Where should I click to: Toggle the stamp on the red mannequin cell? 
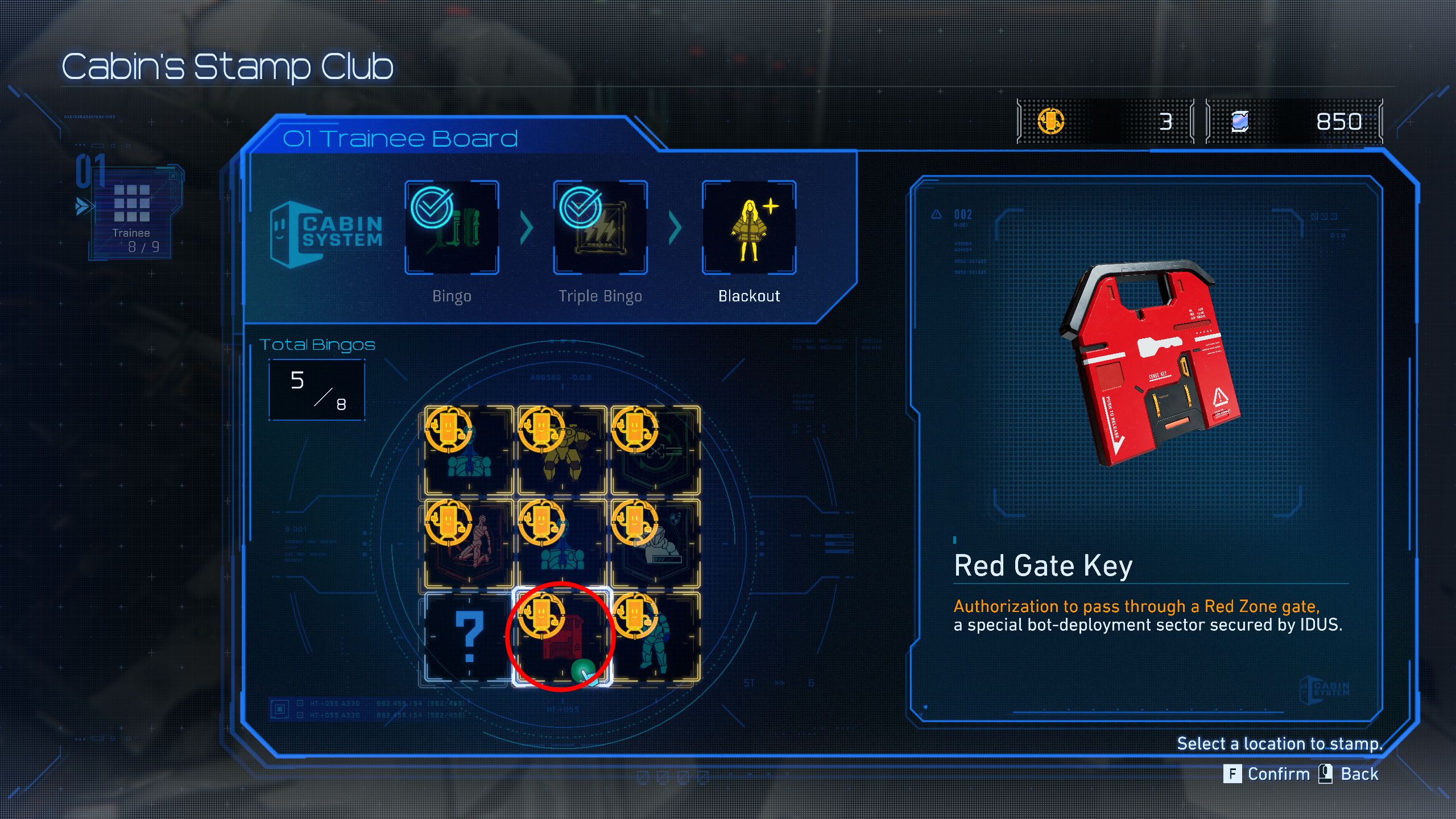pos(466,543)
